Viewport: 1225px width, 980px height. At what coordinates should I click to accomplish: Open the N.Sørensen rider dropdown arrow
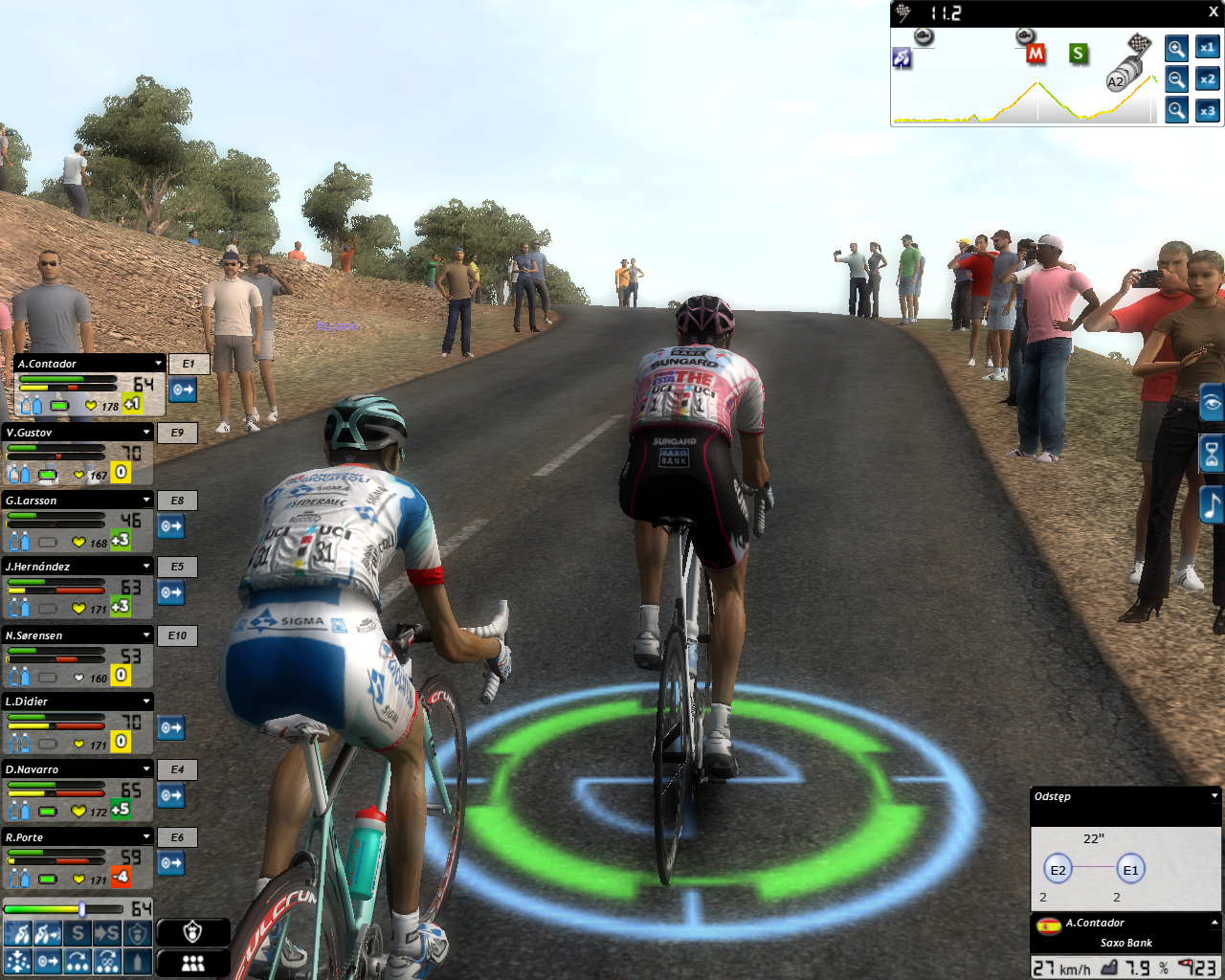point(146,635)
